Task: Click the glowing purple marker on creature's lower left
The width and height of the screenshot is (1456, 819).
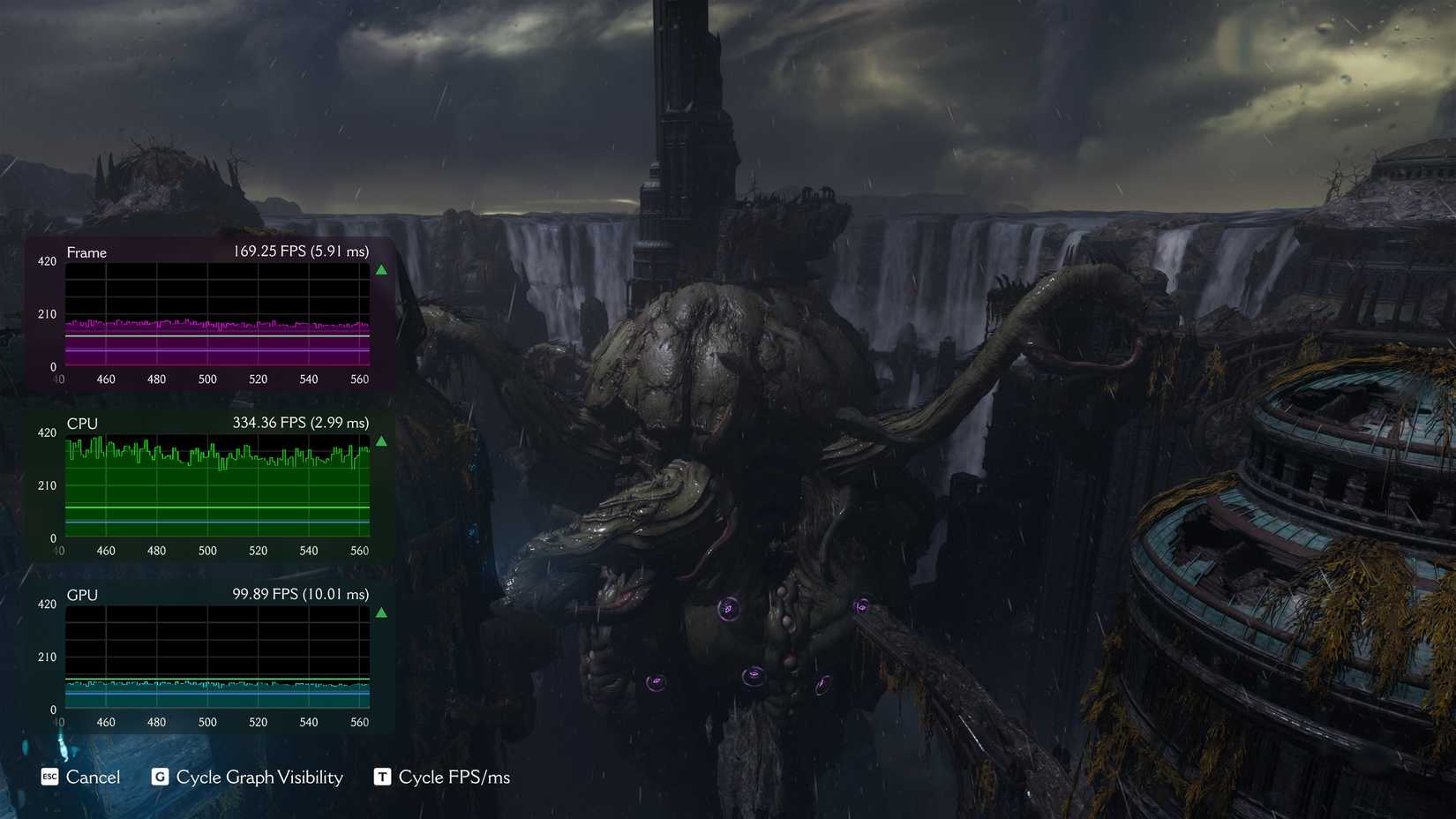Action: (655, 681)
